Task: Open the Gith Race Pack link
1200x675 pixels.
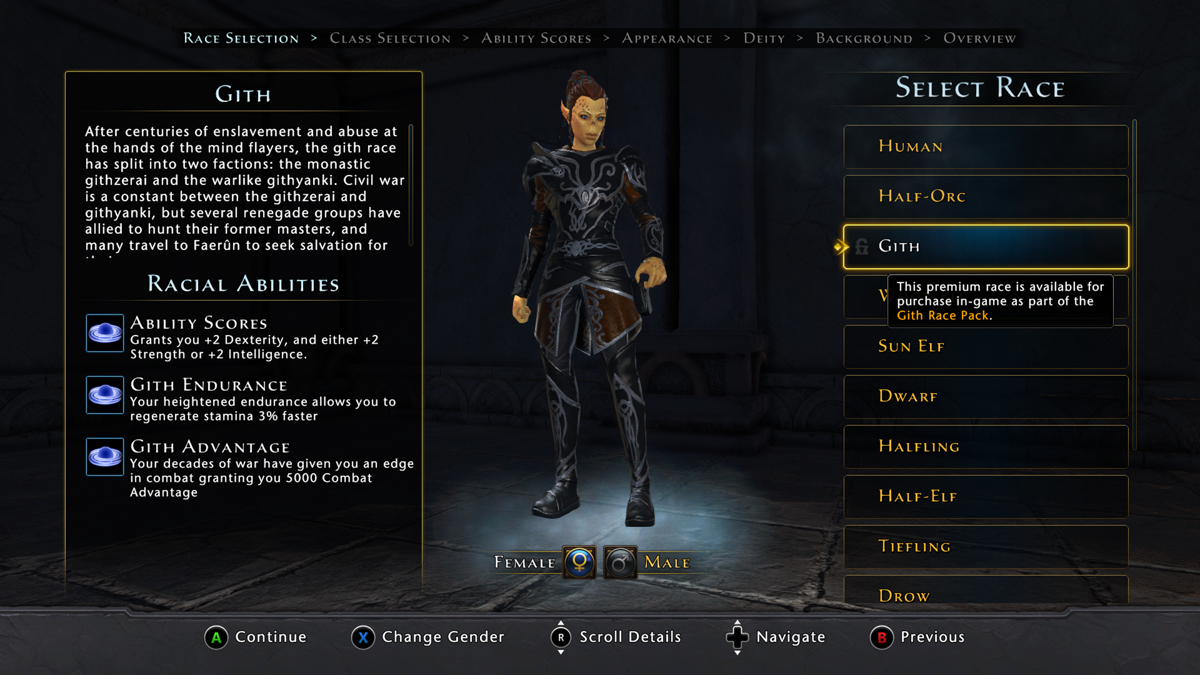Action: [943, 316]
